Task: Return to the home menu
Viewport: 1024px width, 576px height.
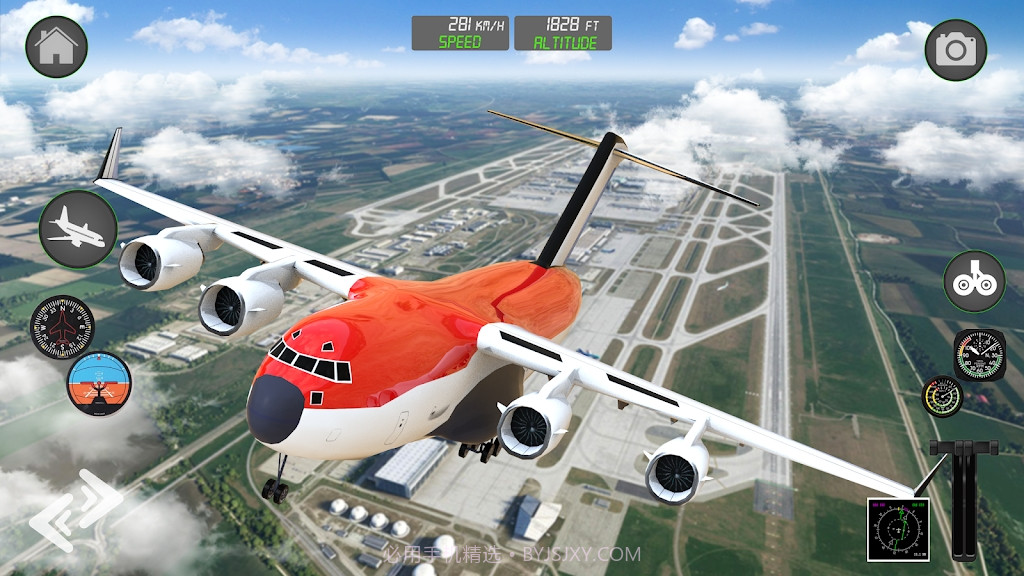Action: click(x=56, y=48)
